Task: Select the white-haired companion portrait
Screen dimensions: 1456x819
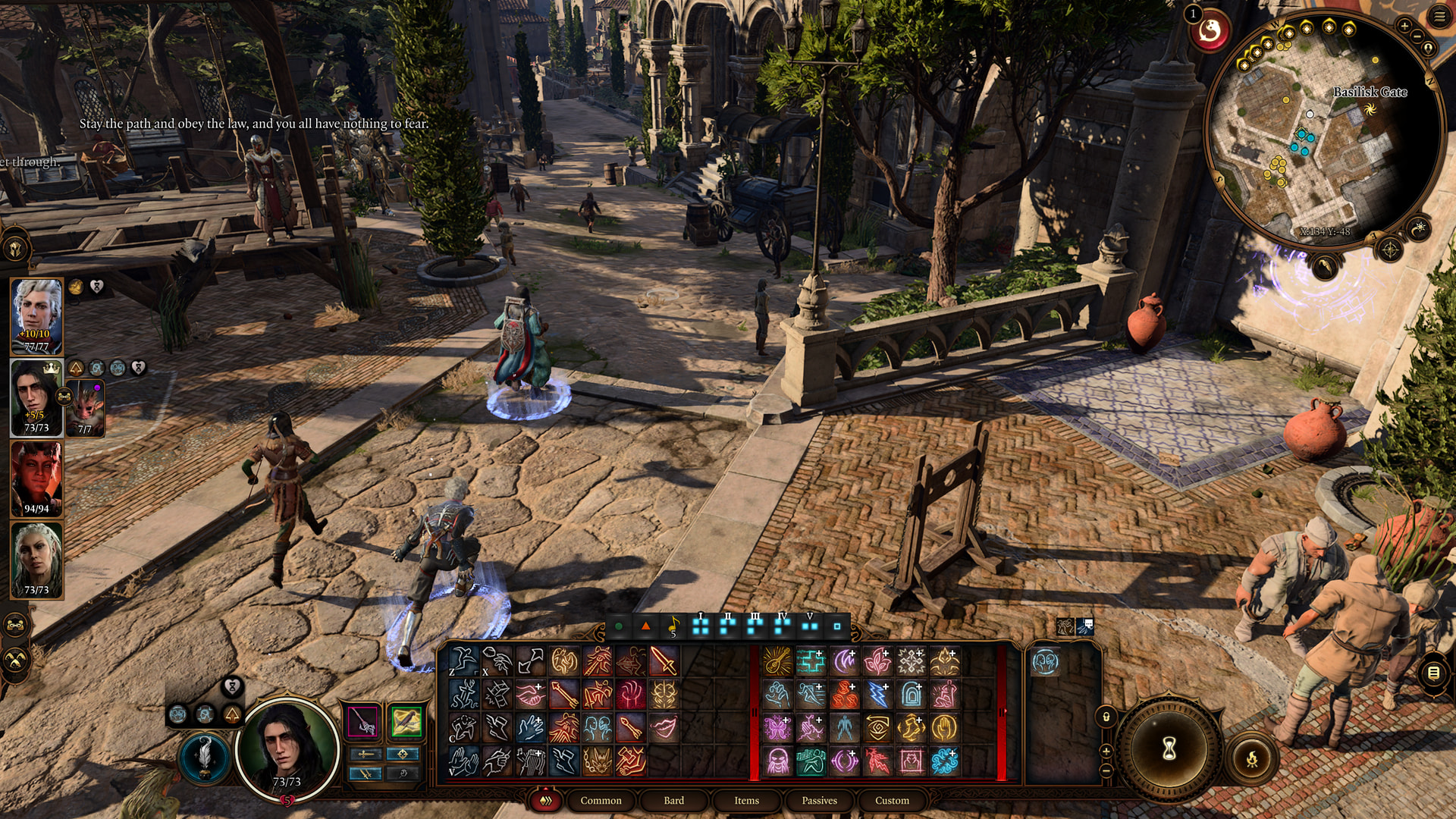Action: (36, 315)
